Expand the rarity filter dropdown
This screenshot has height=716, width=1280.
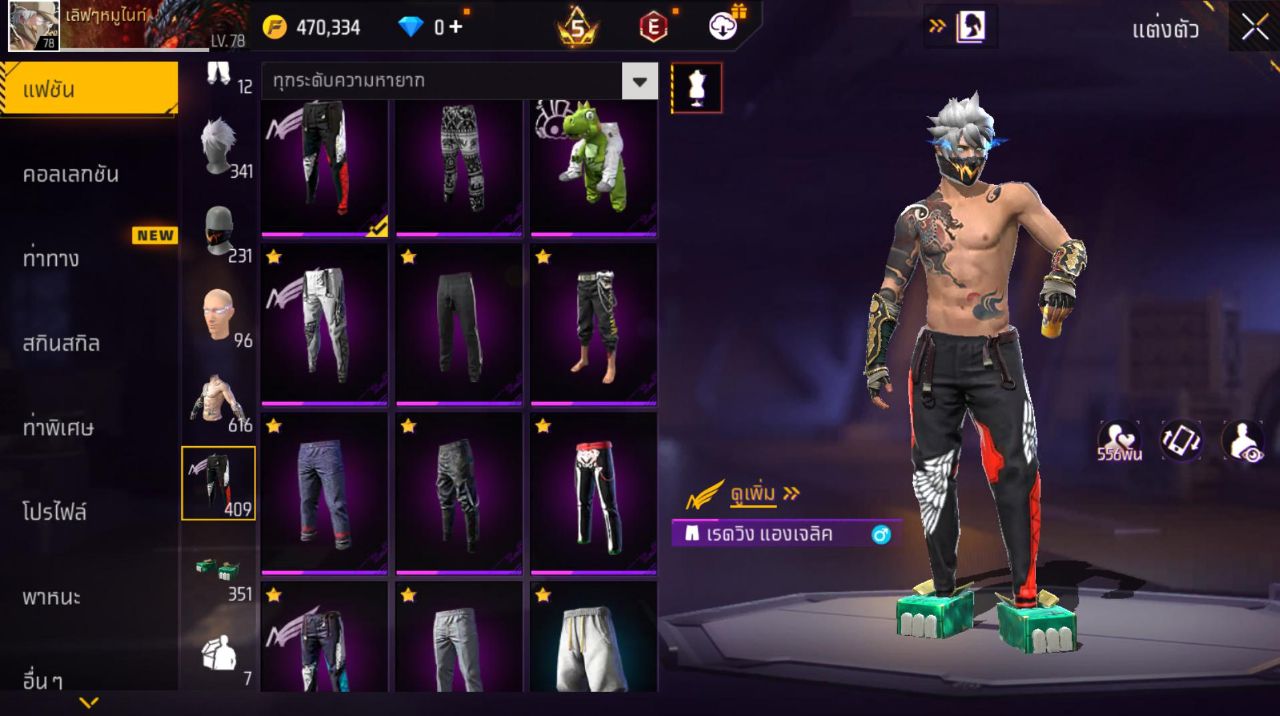click(x=640, y=81)
